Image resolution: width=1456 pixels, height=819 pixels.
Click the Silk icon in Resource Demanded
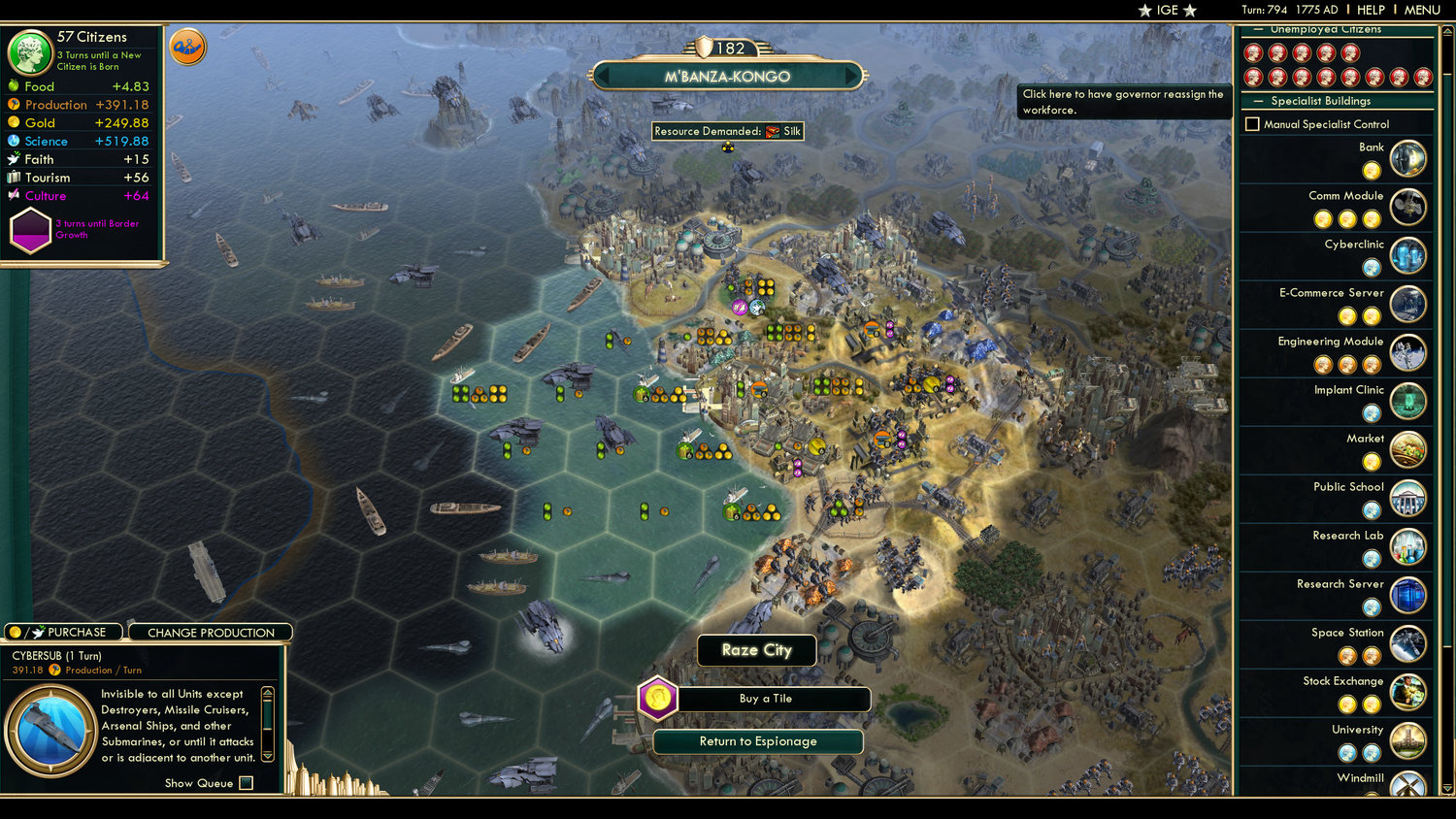[773, 131]
